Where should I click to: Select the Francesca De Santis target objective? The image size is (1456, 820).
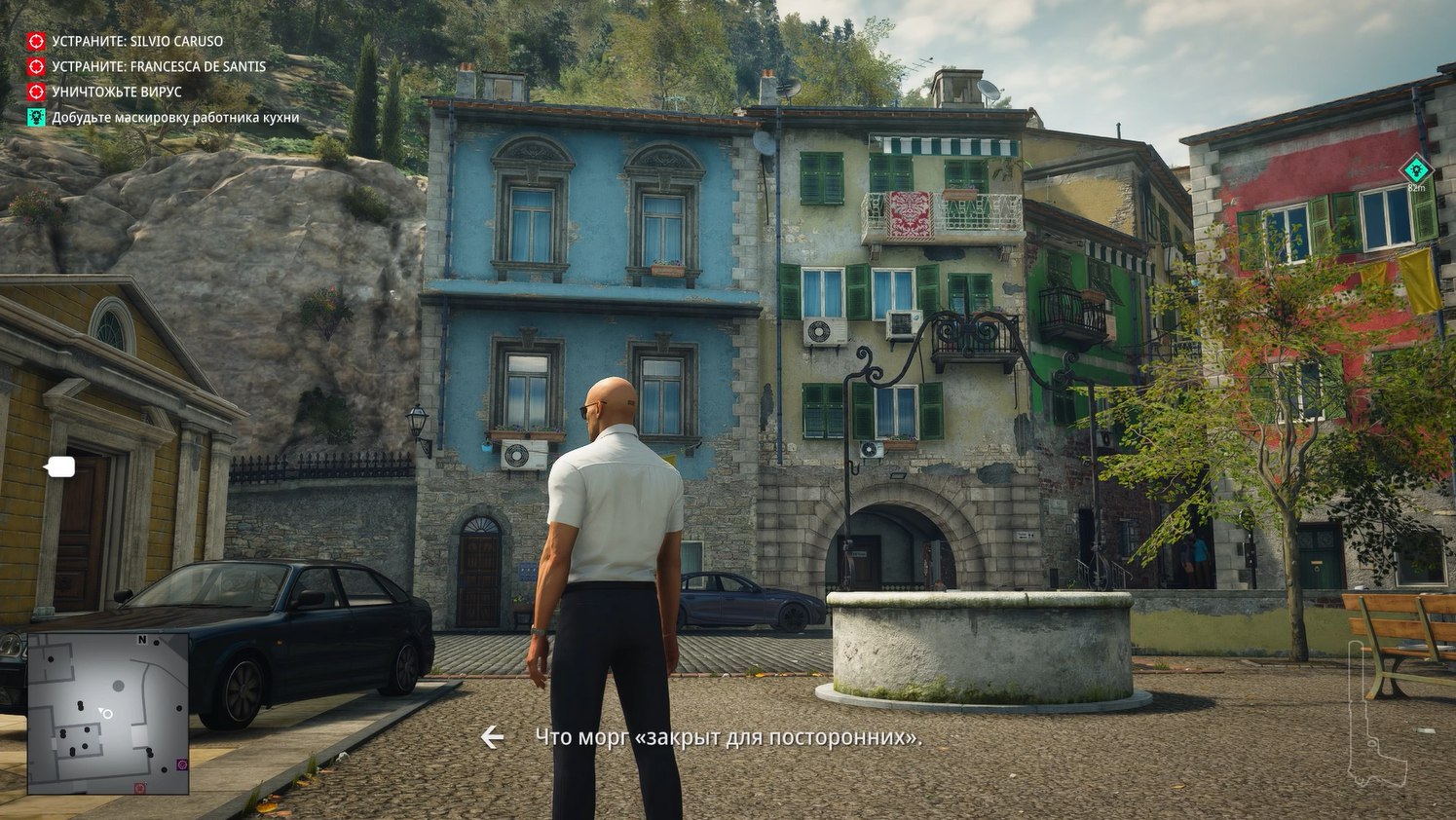[158, 66]
